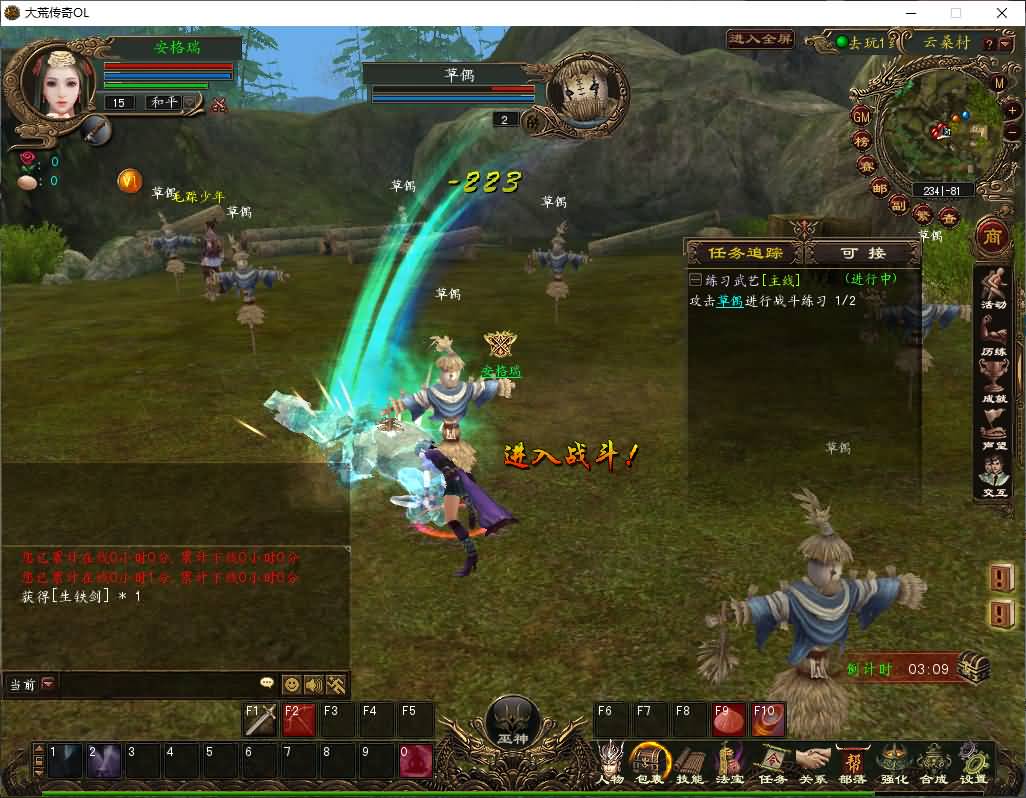Collapse the 练习武艺 quest entry

click(696, 280)
